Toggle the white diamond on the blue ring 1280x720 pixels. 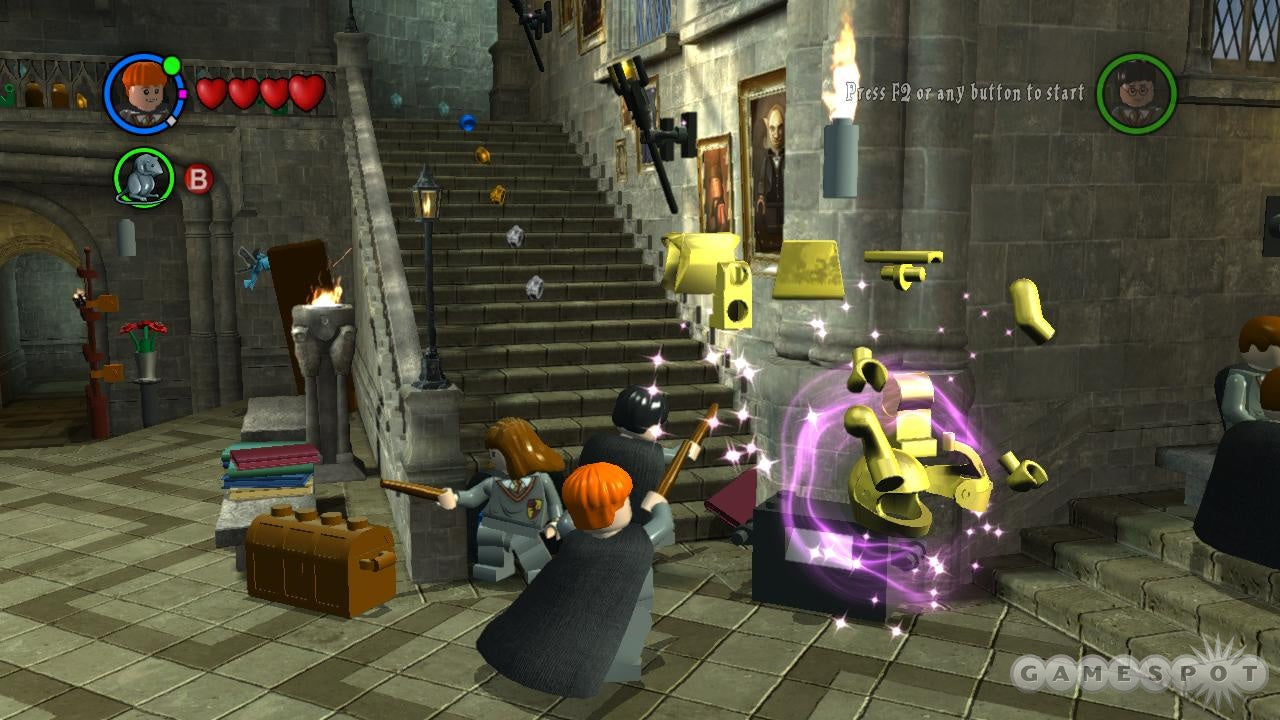[x=171, y=119]
